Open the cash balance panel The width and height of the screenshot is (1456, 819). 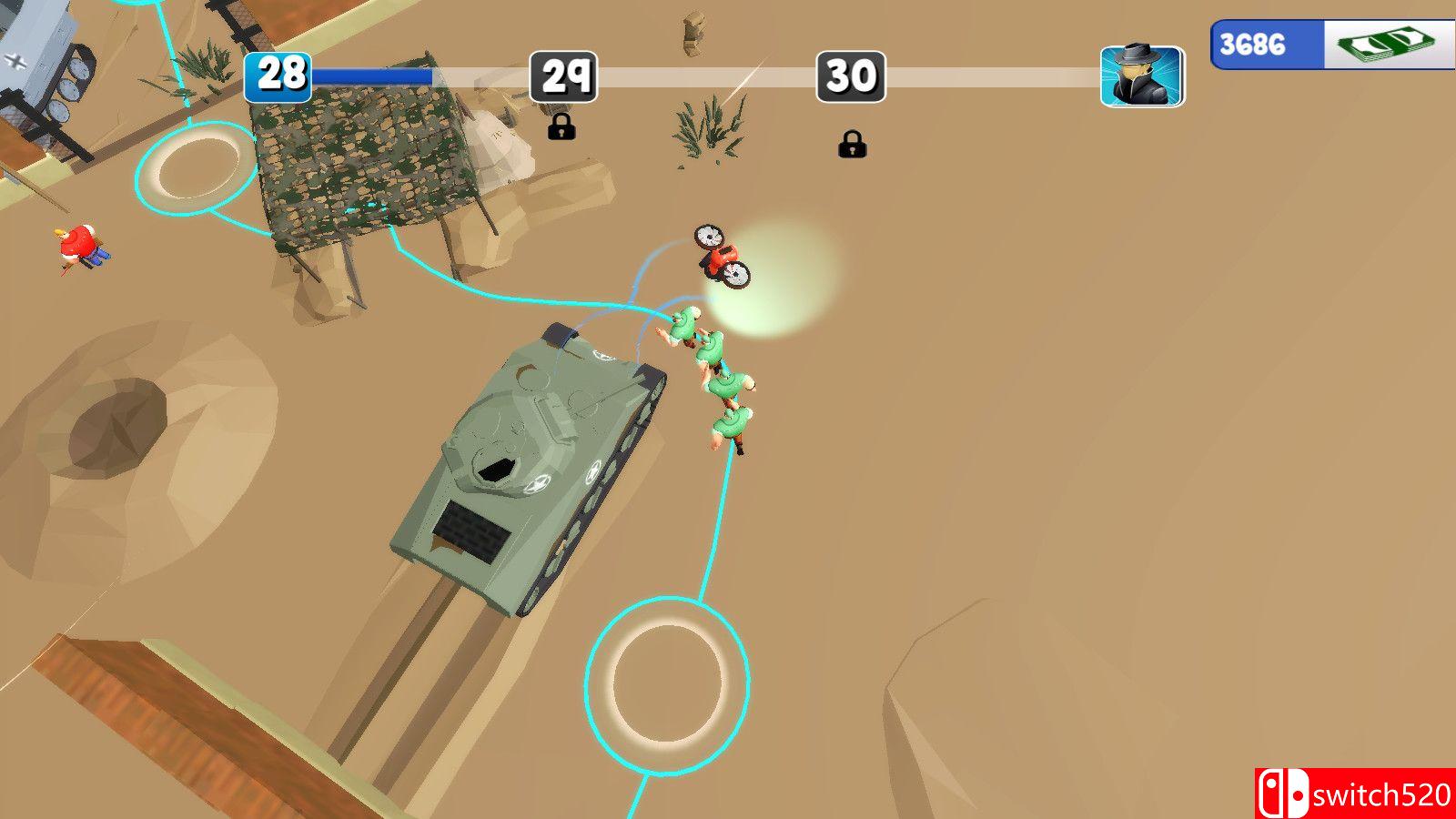point(1332,45)
